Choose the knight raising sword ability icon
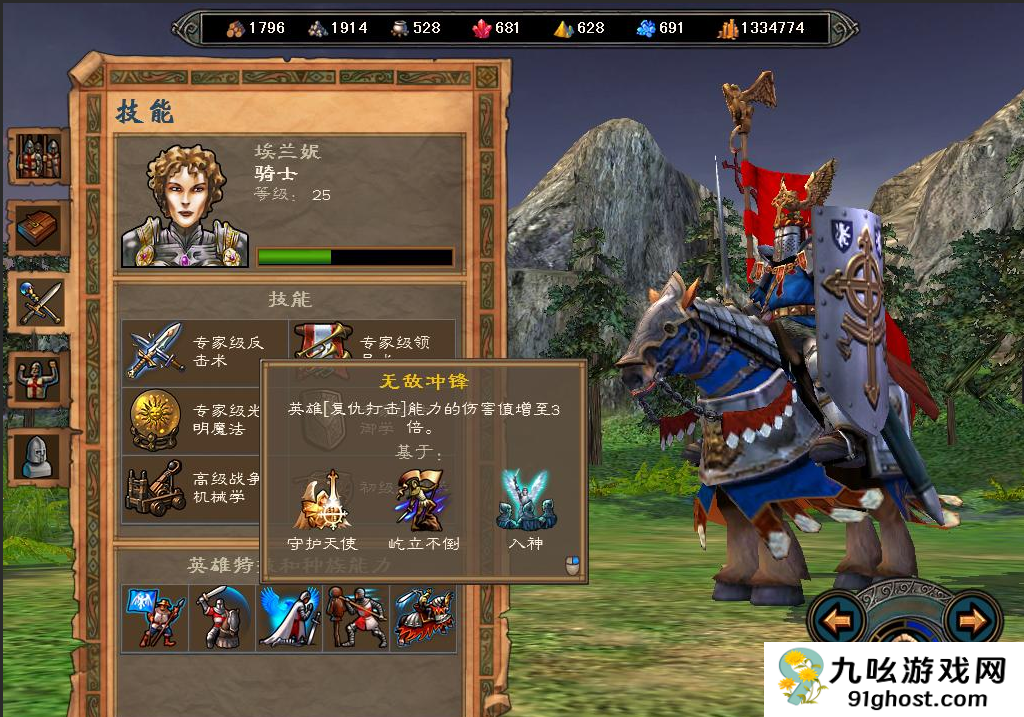The width and height of the screenshot is (1024, 717). click(221, 617)
